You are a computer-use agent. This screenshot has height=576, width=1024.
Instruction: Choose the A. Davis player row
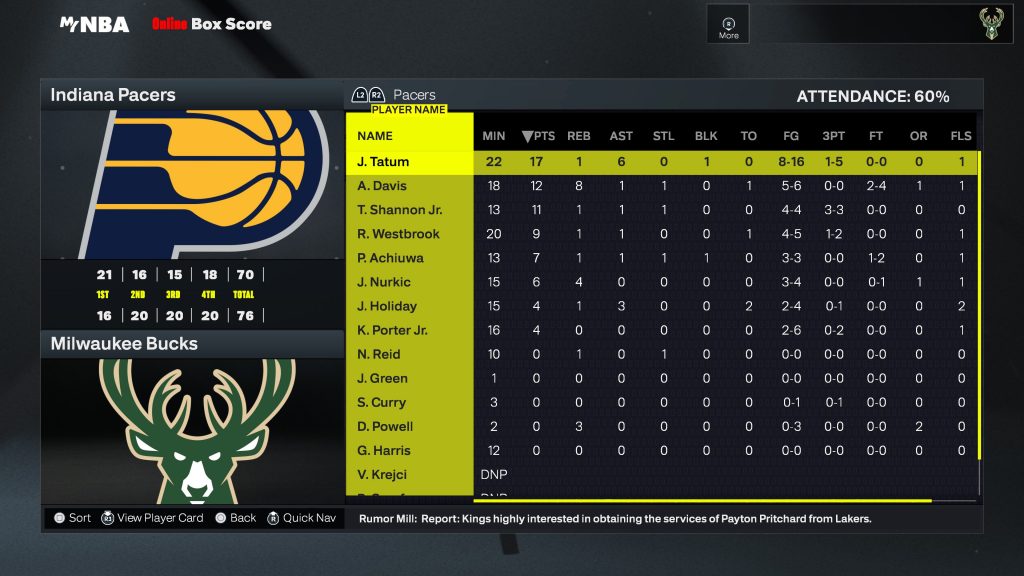[382, 186]
